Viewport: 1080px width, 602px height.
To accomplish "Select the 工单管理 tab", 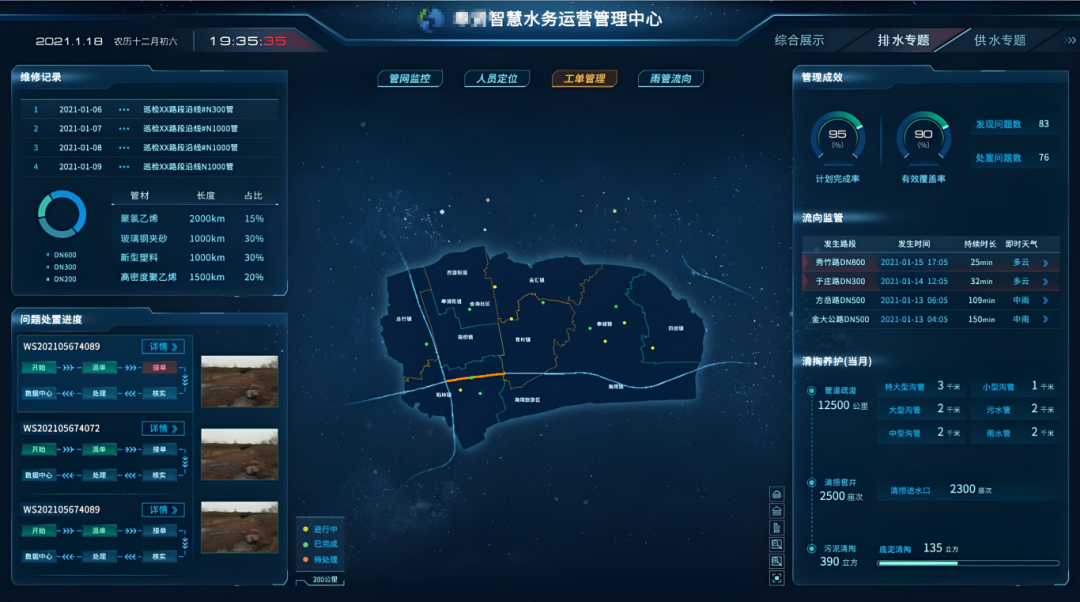I will point(584,78).
